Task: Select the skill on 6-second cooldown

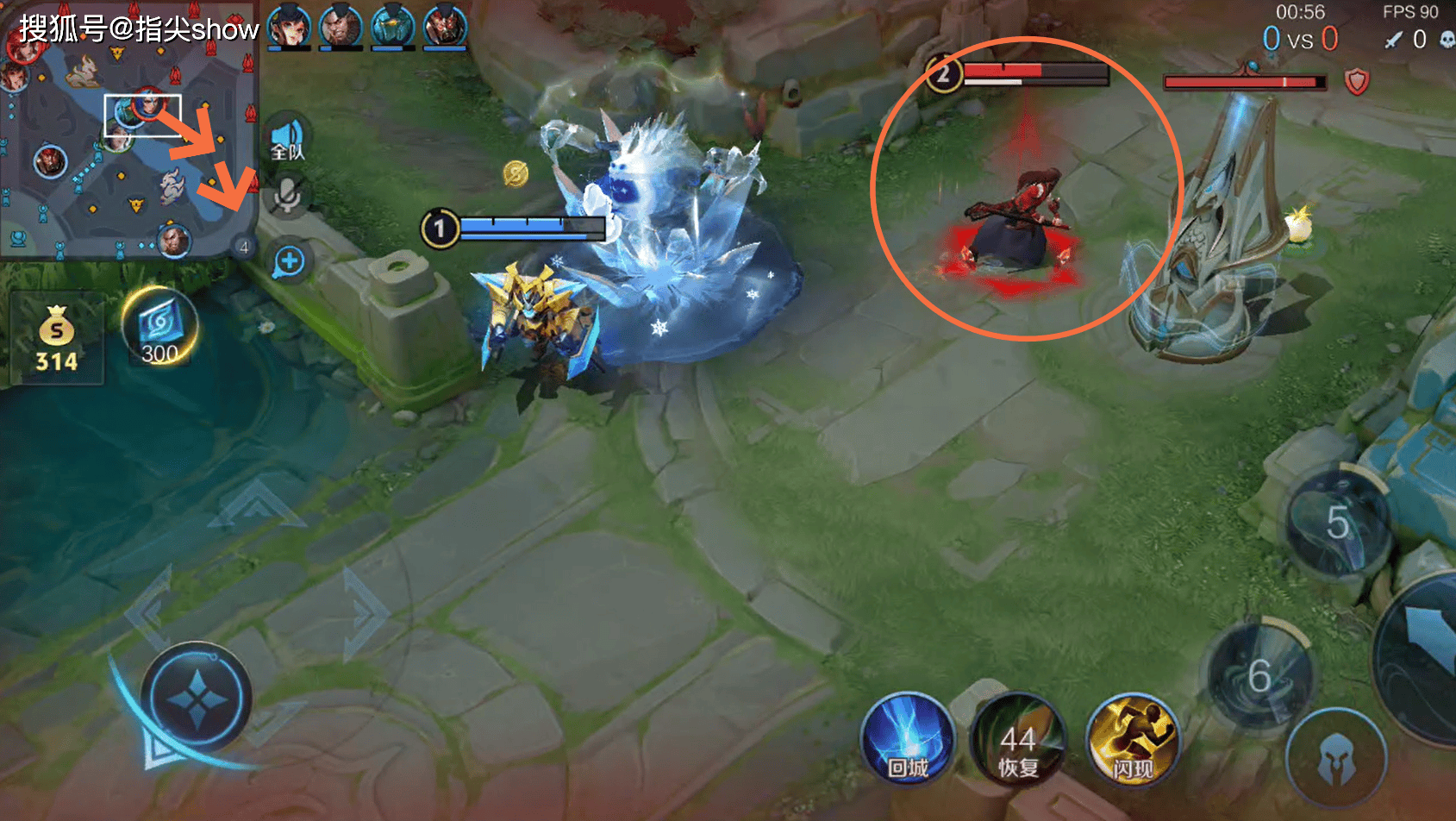Action: pyautogui.click(x=1259, y=677)
